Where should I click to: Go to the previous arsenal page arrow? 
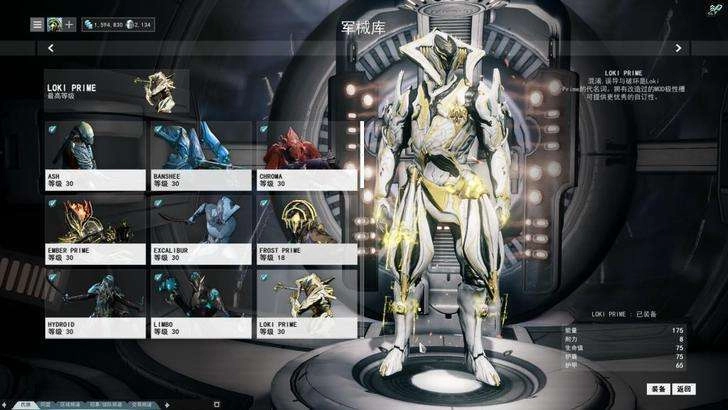(x=51, y=47)
